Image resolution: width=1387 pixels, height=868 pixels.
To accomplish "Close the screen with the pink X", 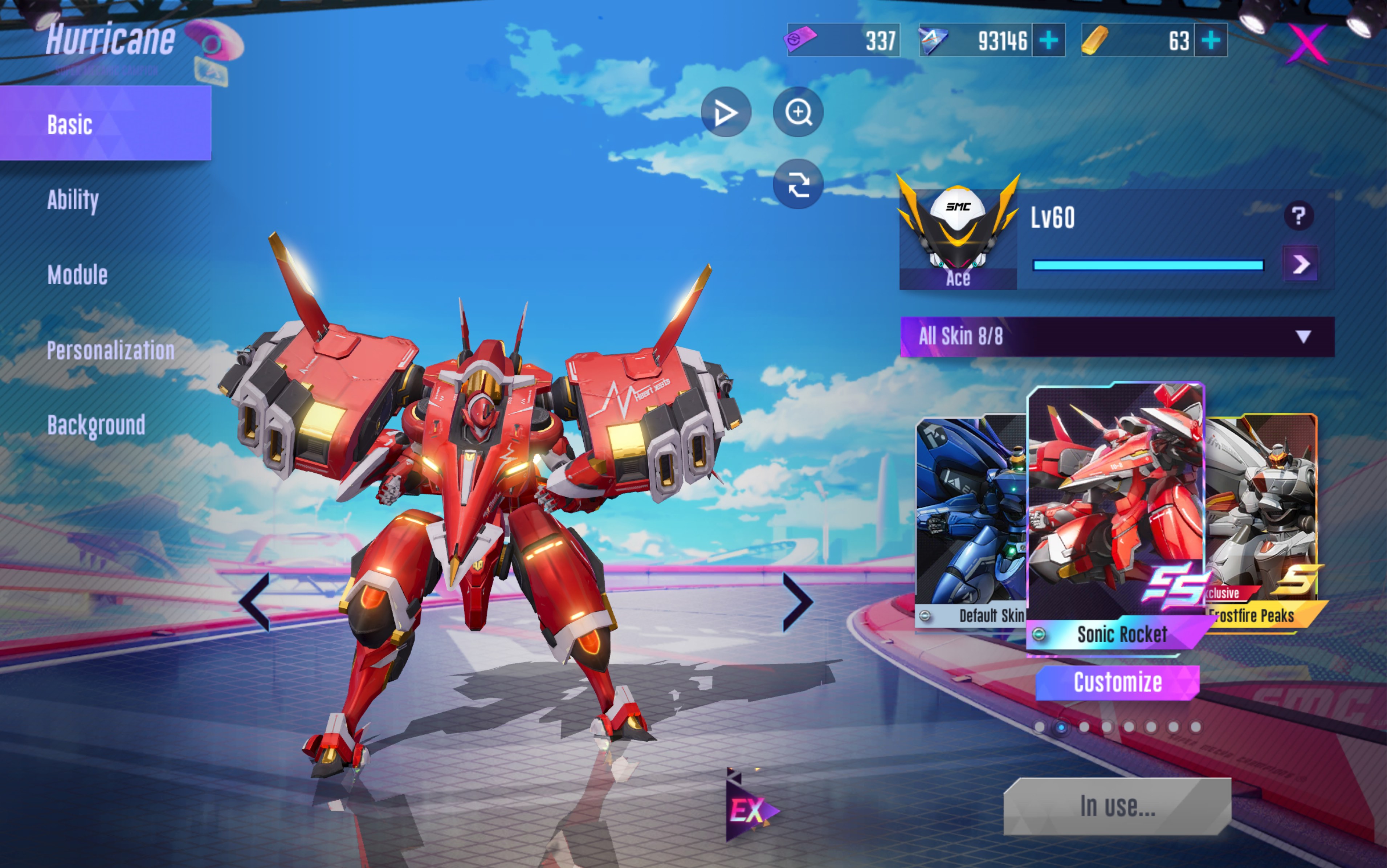I will pos(1307,42).
